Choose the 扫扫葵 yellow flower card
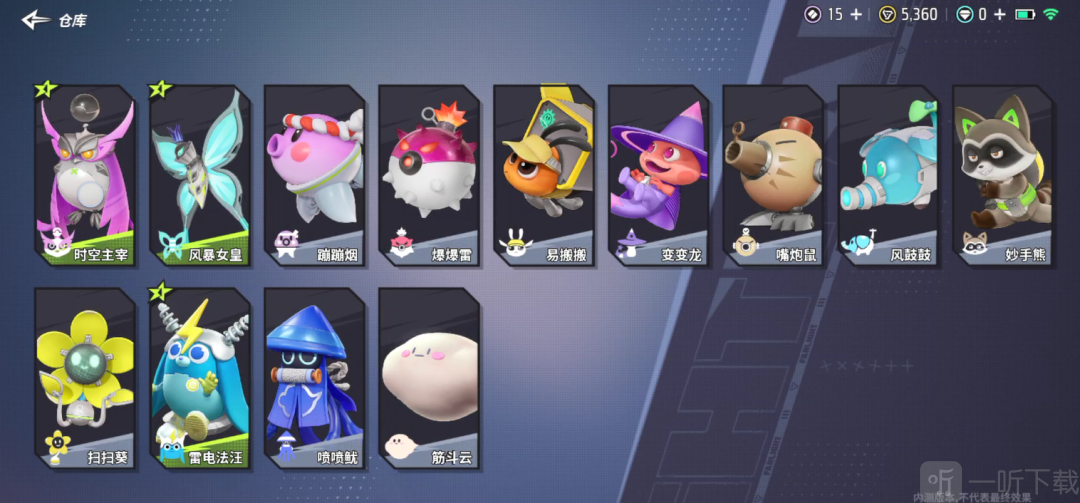The width and height of the screenshot is (1080, 503). 84,378
